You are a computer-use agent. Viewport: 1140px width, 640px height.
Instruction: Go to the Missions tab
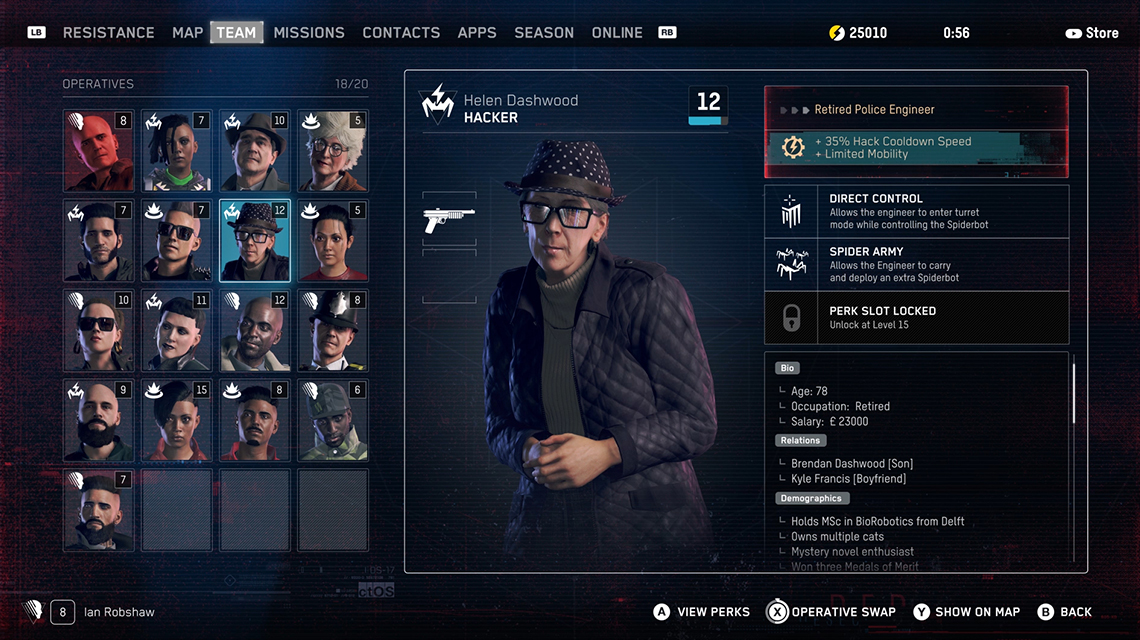click(x=309, y=33)
